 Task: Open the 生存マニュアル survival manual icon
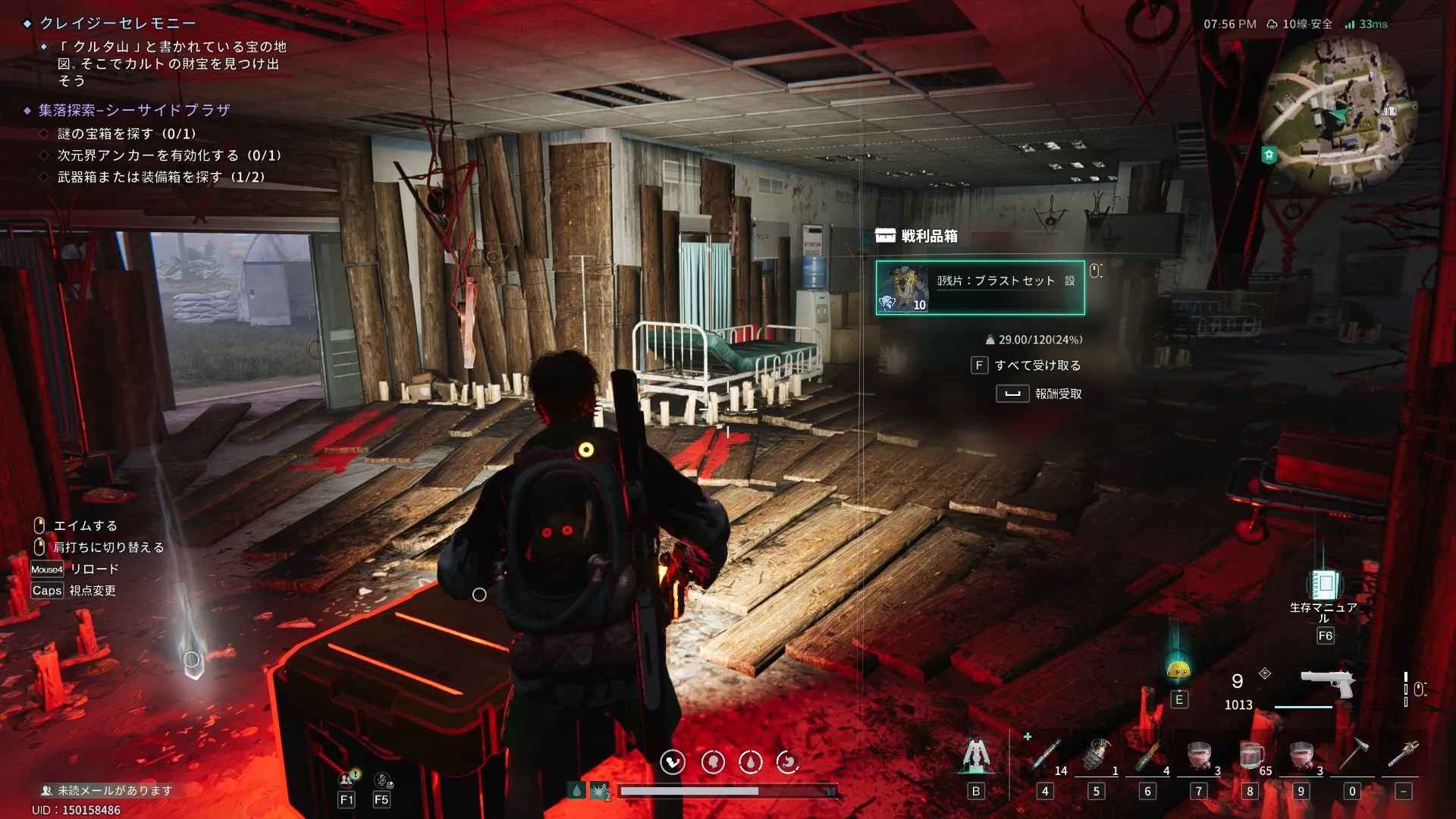1324,585
